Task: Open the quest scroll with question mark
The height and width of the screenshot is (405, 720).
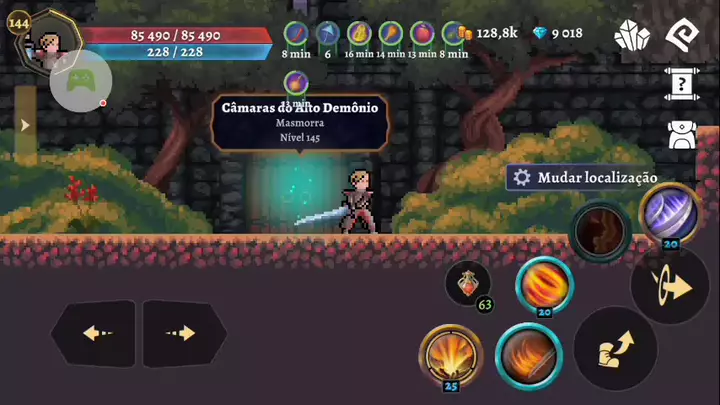Action: tap(681, 85)
